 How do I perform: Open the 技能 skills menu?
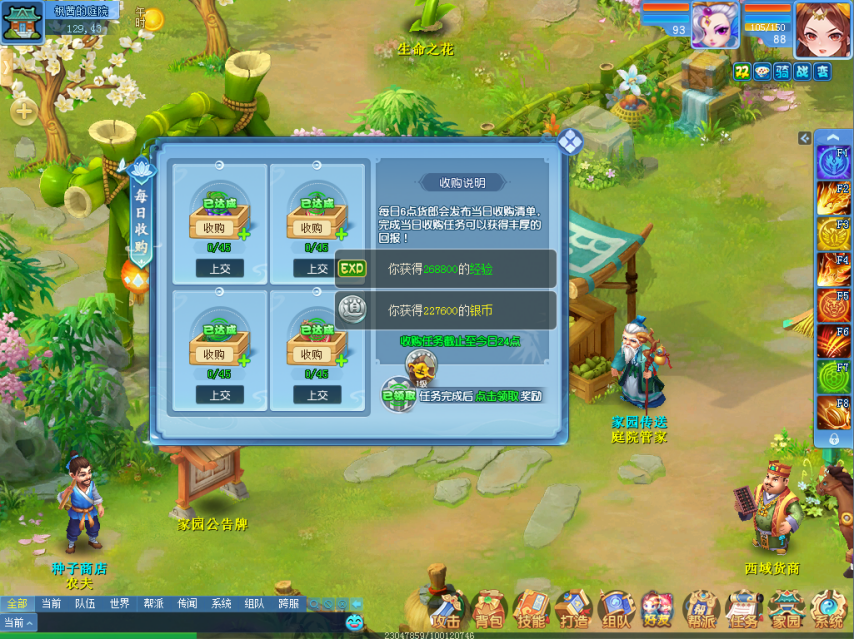pyautogui.click(x=531, y=608)
